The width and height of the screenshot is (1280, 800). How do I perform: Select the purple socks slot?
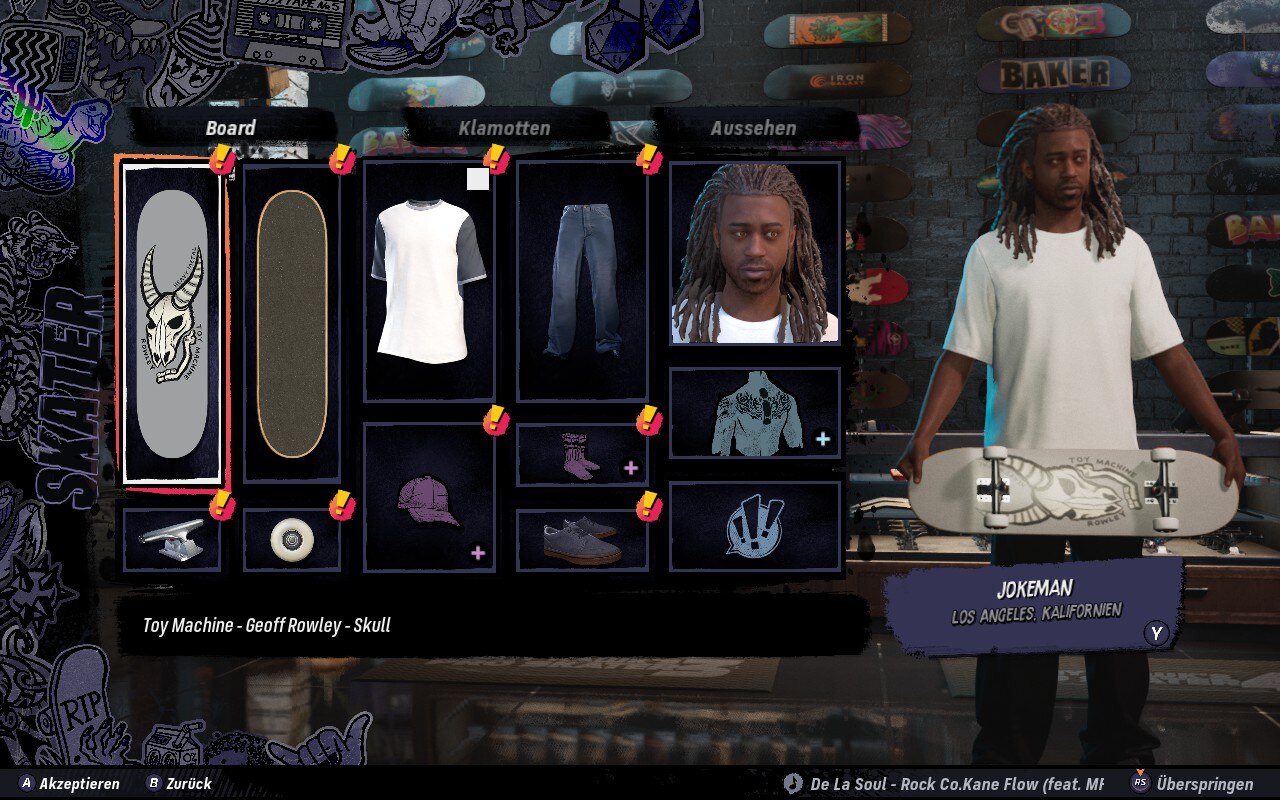[x=582, y=455]
